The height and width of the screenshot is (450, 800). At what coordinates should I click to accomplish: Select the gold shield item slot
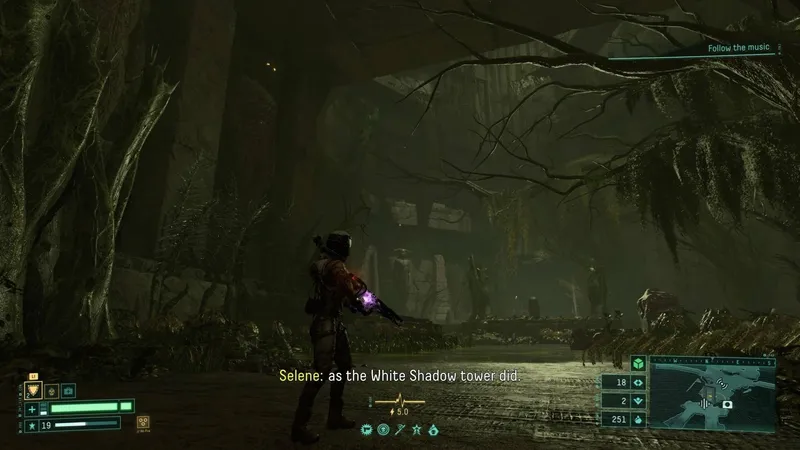(x=32, y=389)
